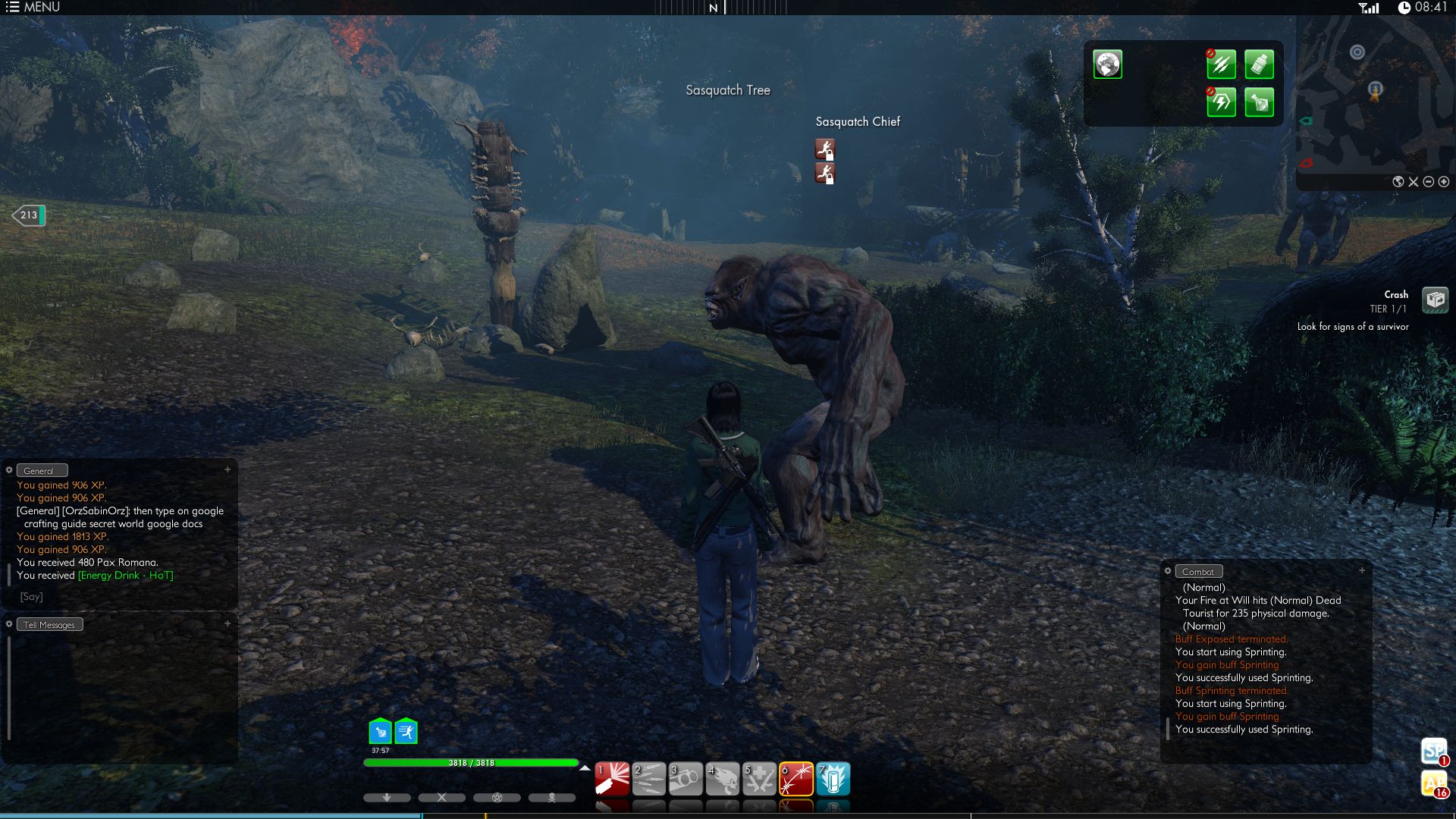The height and width of the screenshot is (819, 1456).
Task: Trigger the flaming skull ability in slot 4
Action: pos(723,779)
